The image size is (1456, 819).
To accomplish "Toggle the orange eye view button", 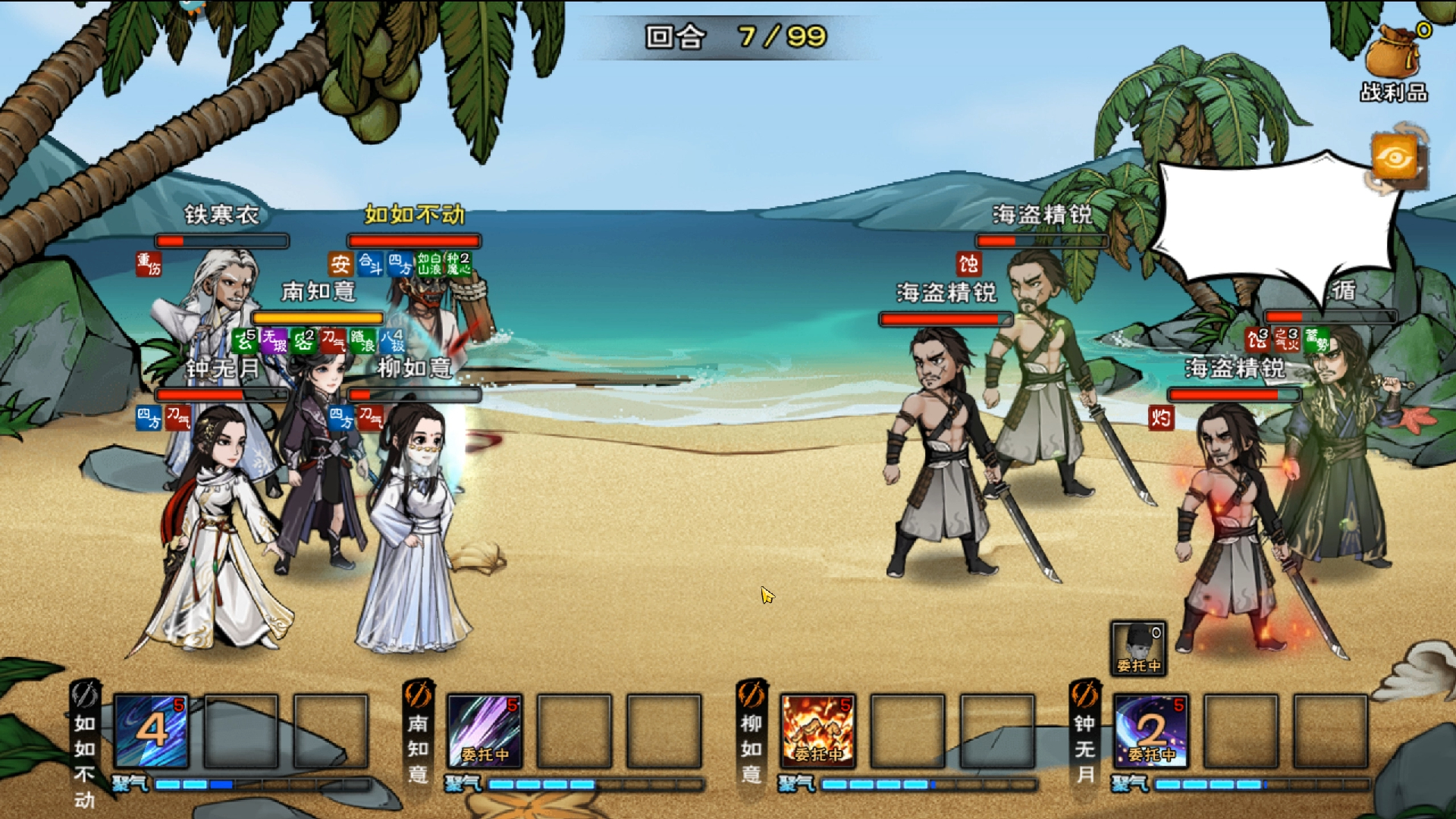I will pos(1395,158).
